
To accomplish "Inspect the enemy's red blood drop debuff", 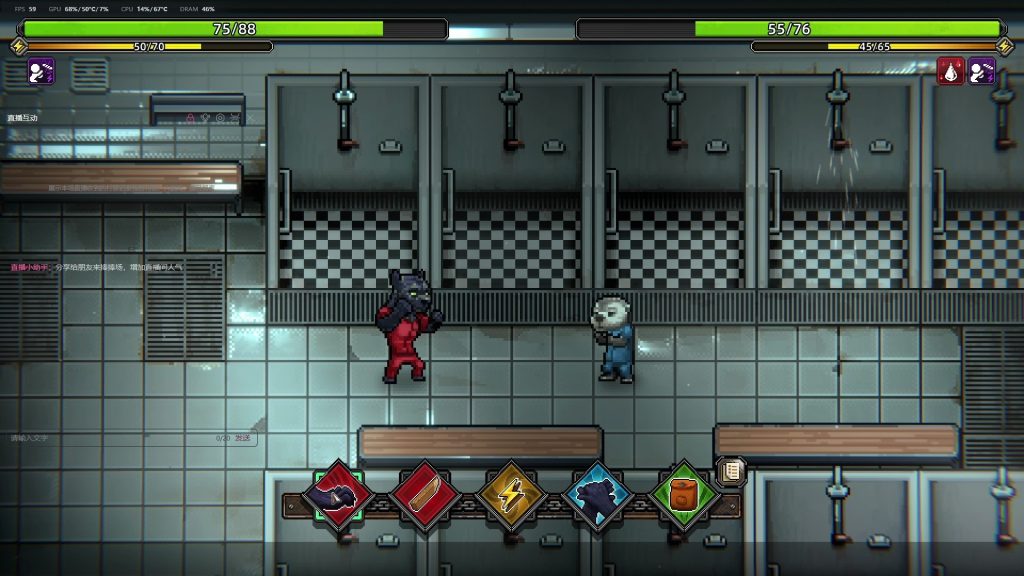I will click(951, 72).
